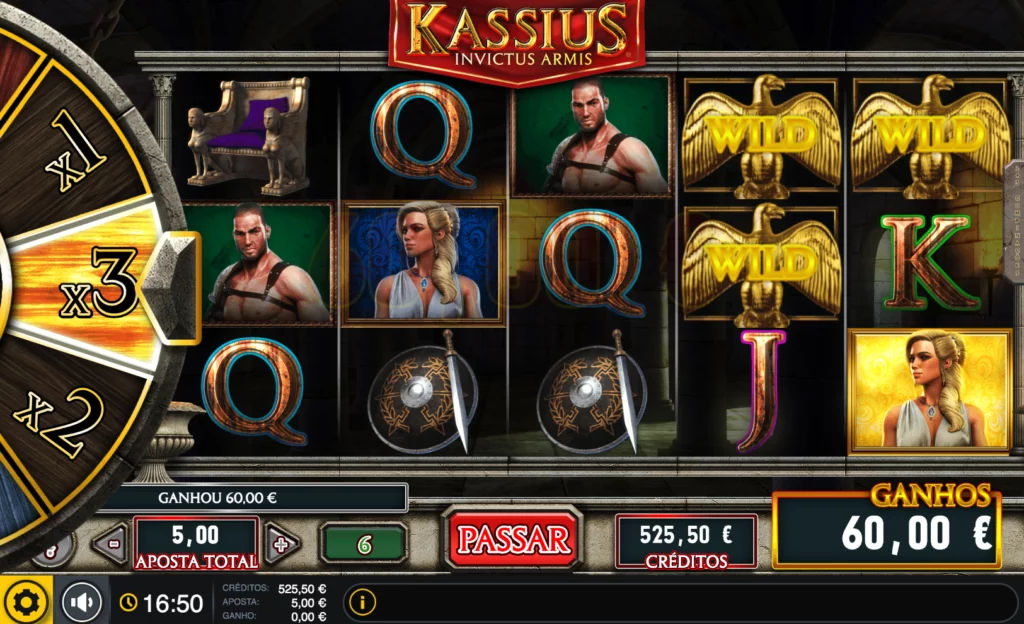Decrease the total bet with the minus arrow
This screenshot has height=624, width=1024.
tap(109, 544)
